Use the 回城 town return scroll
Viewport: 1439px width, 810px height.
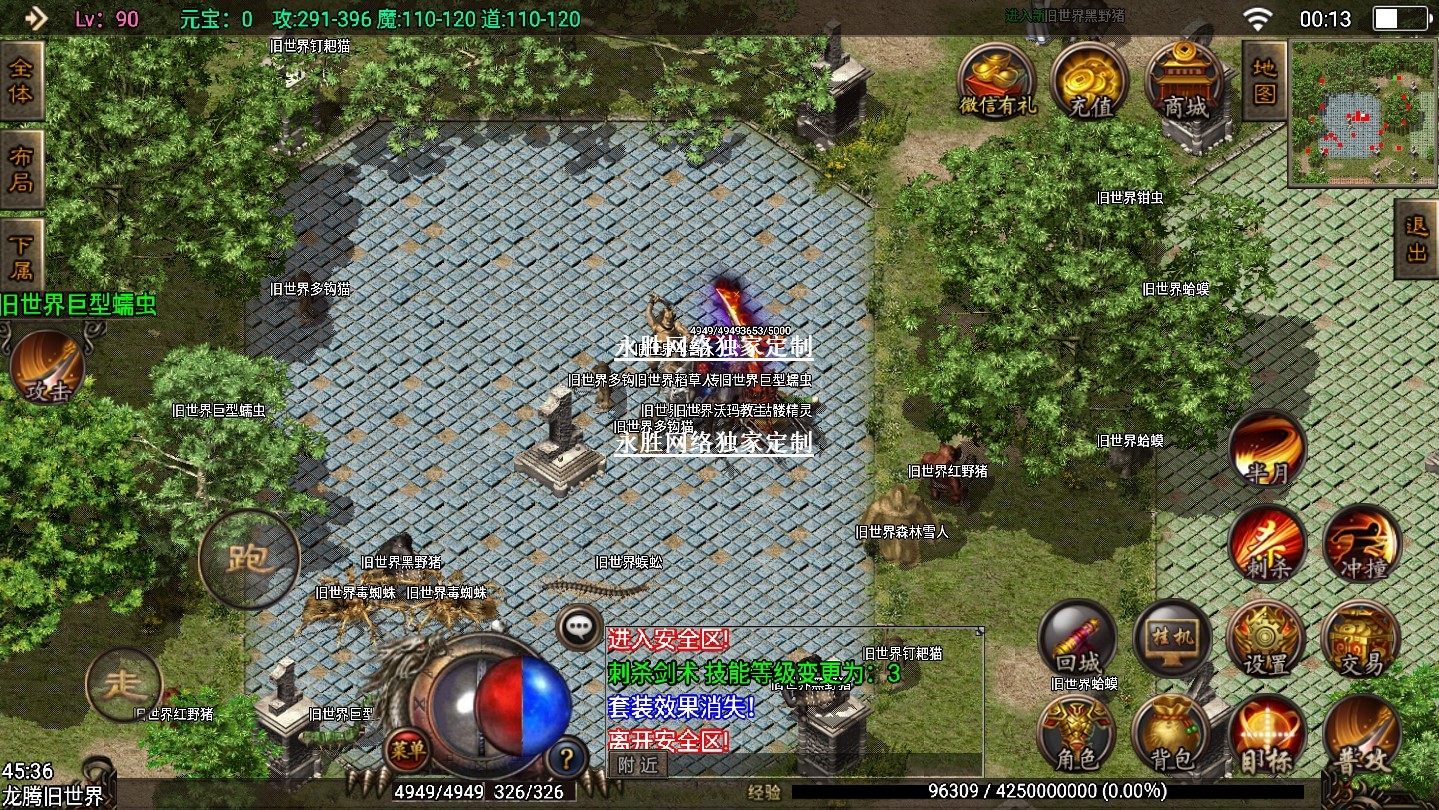coord(1077,639)
